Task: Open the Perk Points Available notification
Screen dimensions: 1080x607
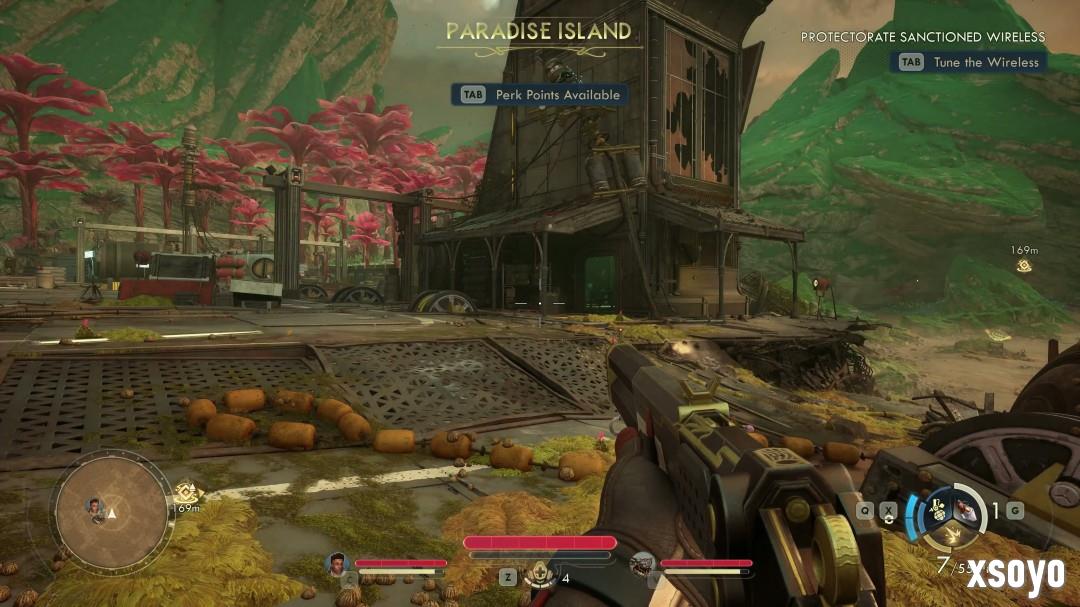Action: coord(540,95)
